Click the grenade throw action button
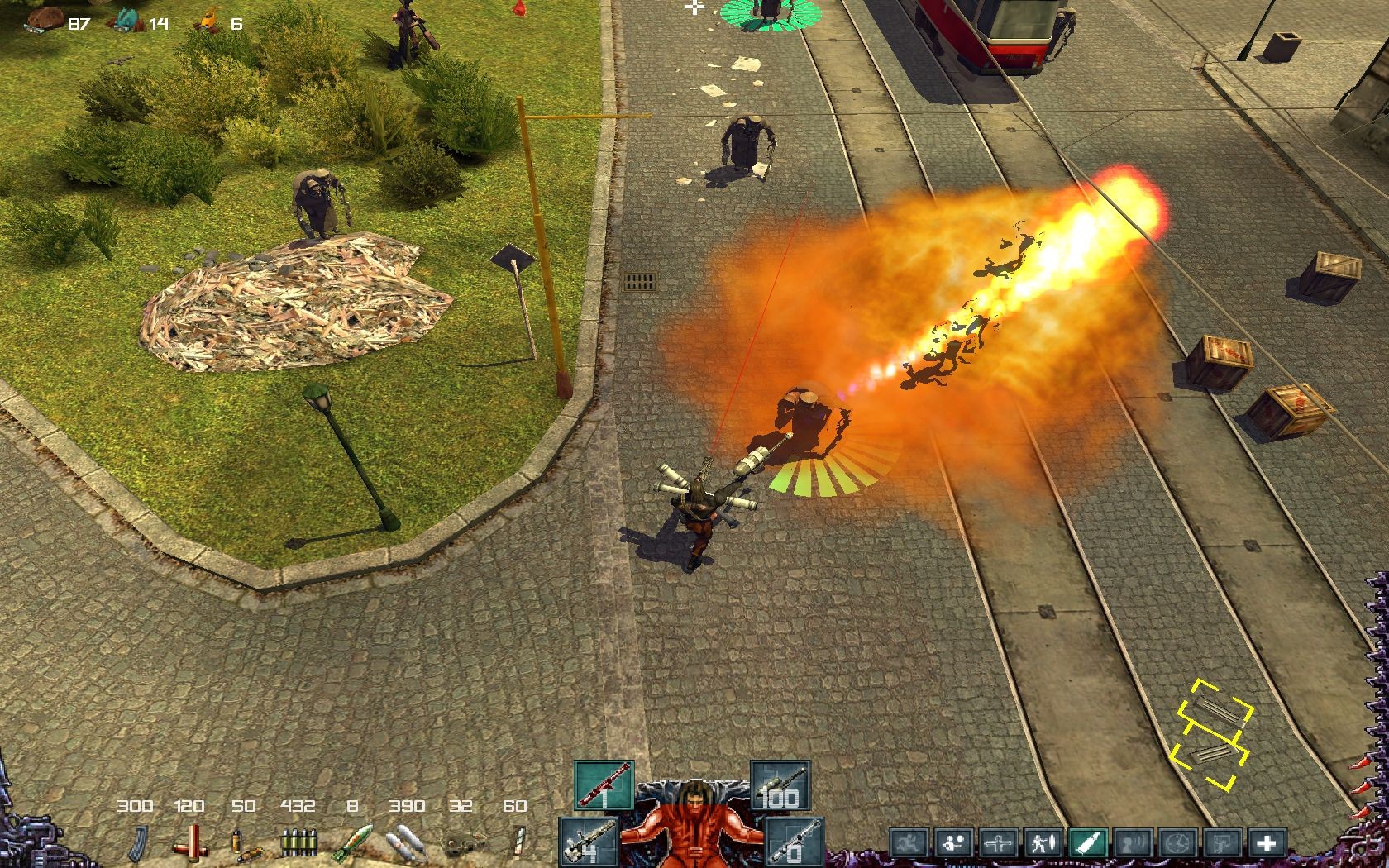Screen dimensions: 1389x868 coord(953,844)
